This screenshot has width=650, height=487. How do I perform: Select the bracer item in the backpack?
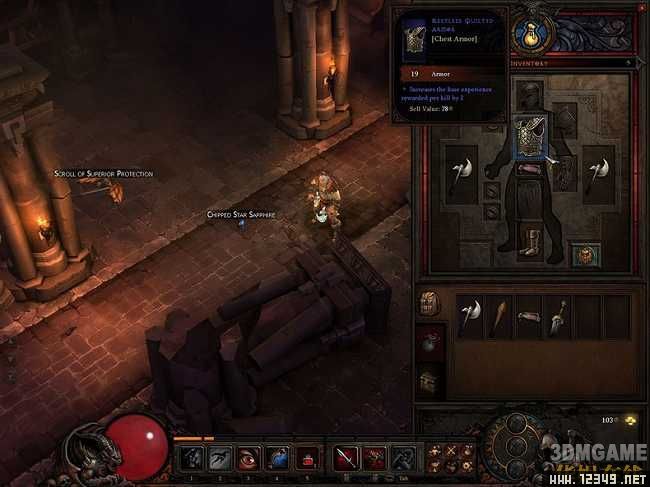(529, 316)
